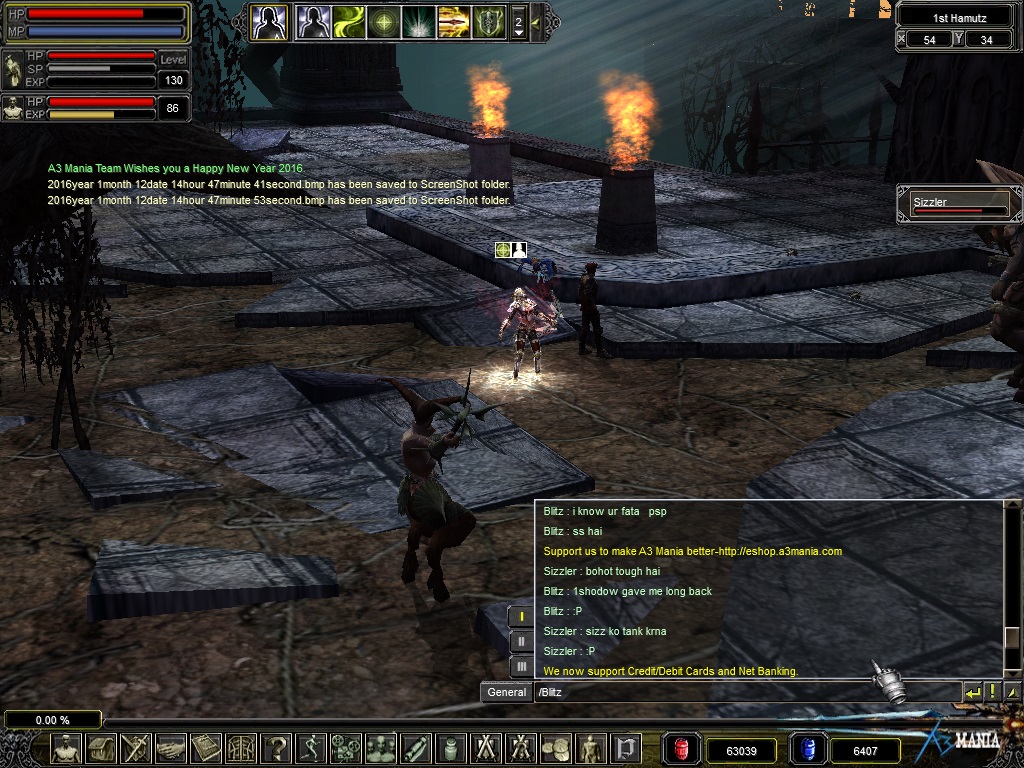The image size is (1024, 768).
Task: Click the flag icon in bottom bar
Action: pos(625,748)
